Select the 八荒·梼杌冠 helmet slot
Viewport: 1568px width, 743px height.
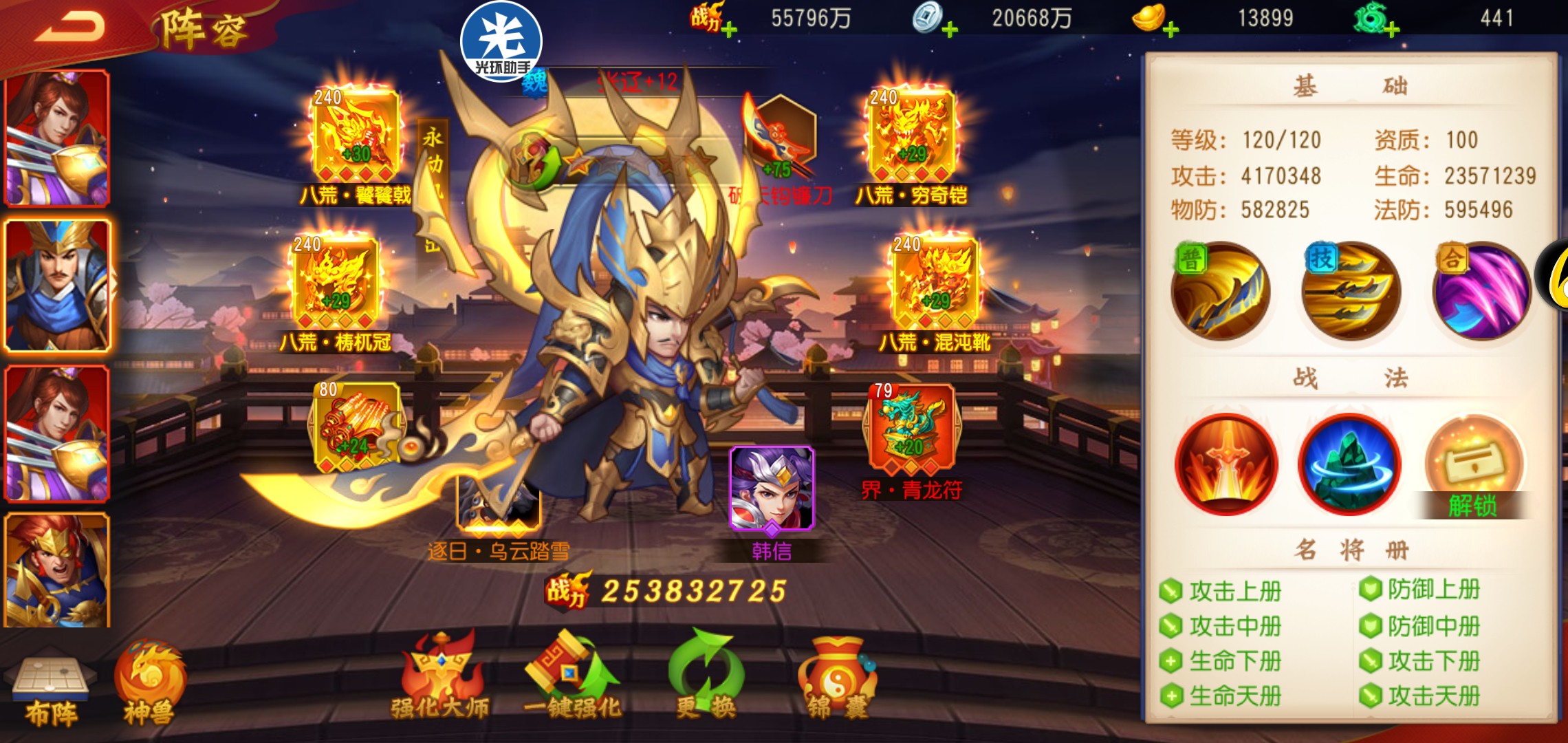pos(336,284)
